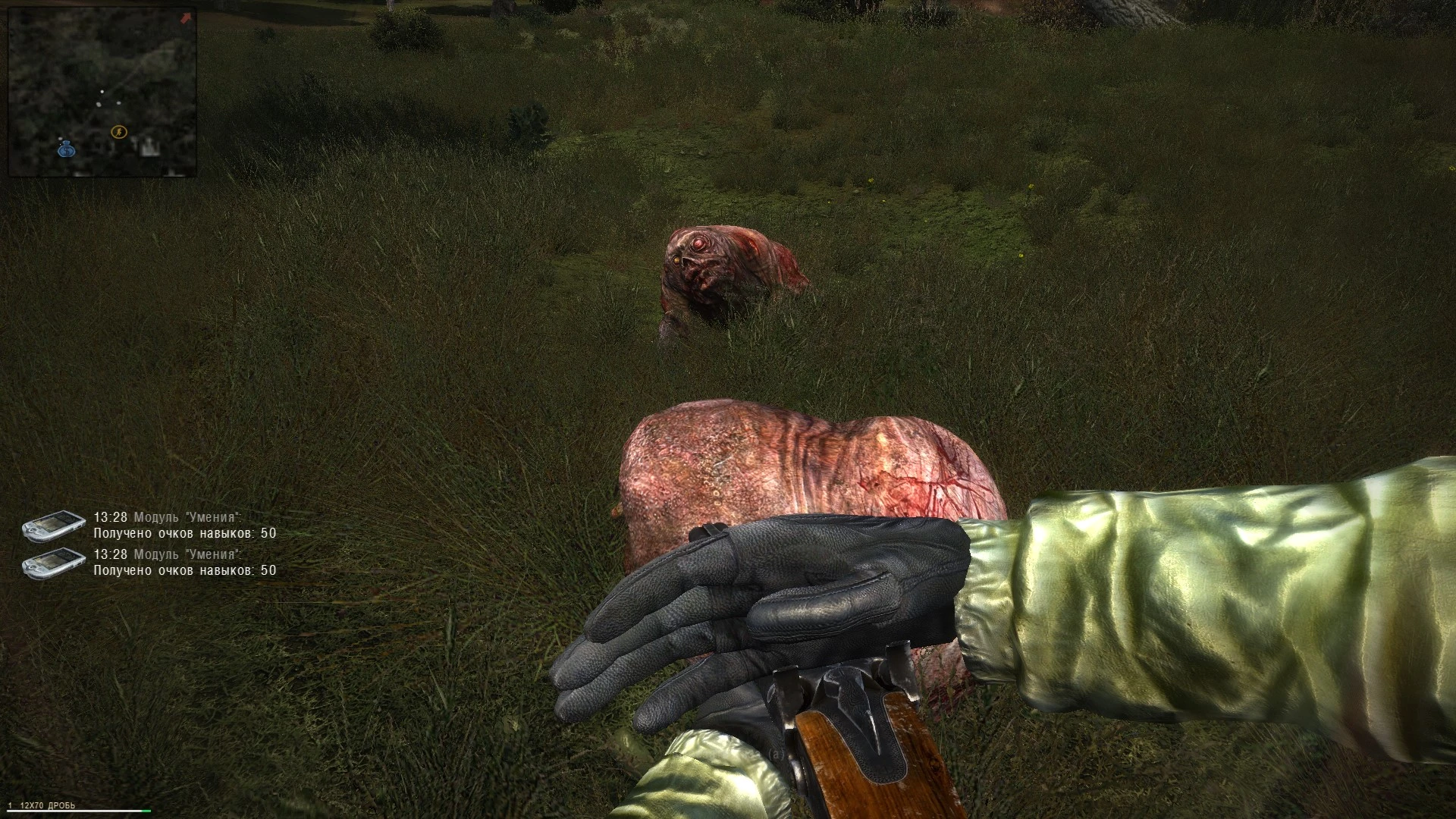The width and height of the screenshot is (1456, 819).
Task: Click the red north arrow on the minimap
Action: 186,17
